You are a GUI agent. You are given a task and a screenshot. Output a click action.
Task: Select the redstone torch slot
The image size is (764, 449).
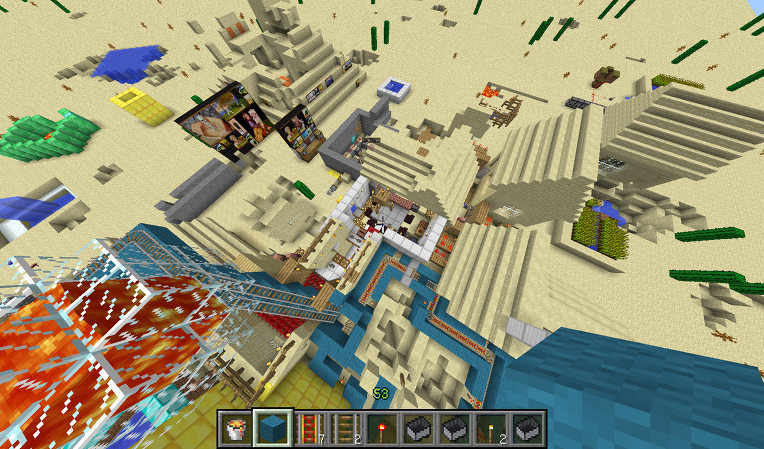381,427
